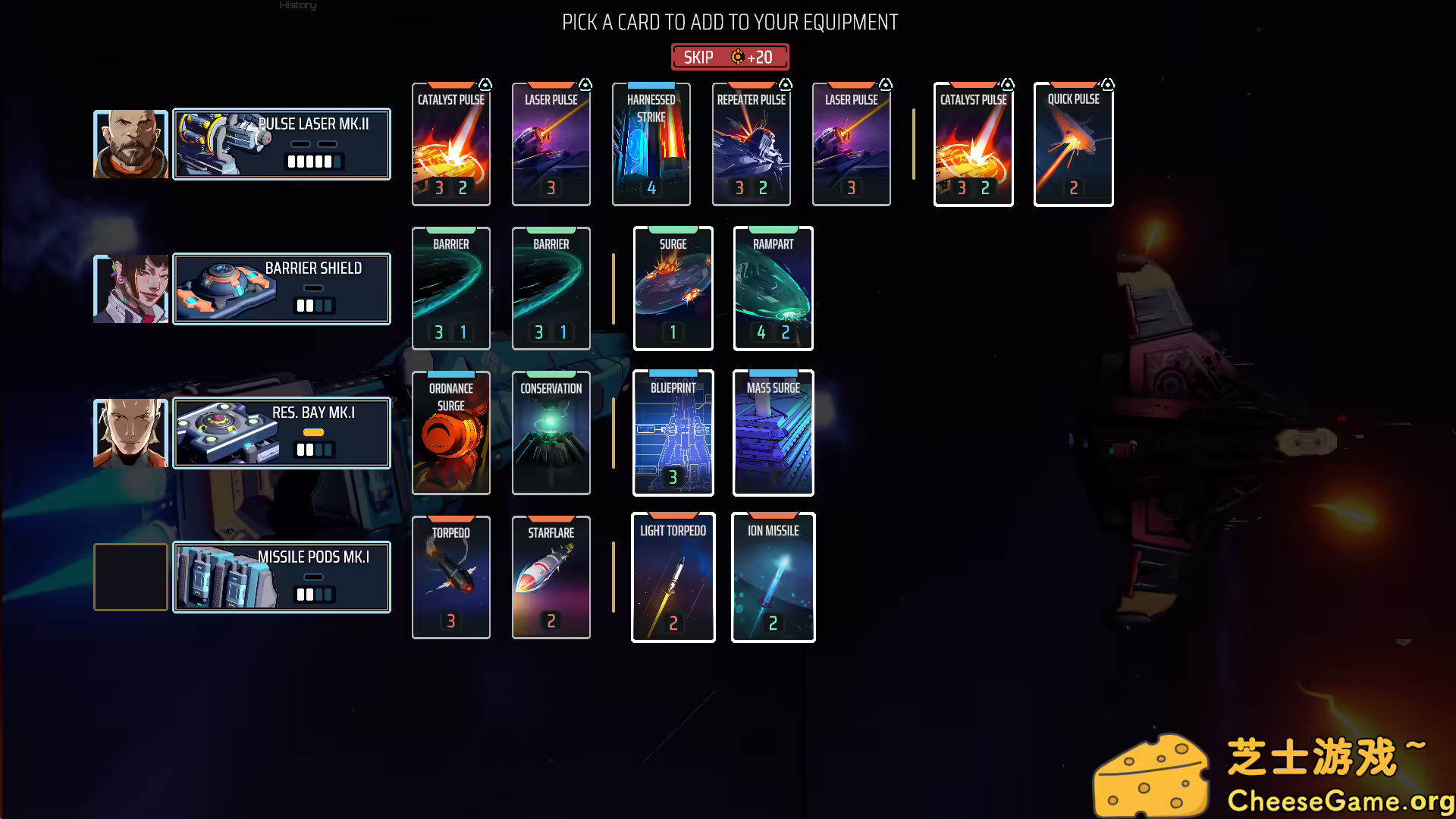The image size is (1456, 819).
Task: Pick the Blueprint card
Action: (673, 432)
